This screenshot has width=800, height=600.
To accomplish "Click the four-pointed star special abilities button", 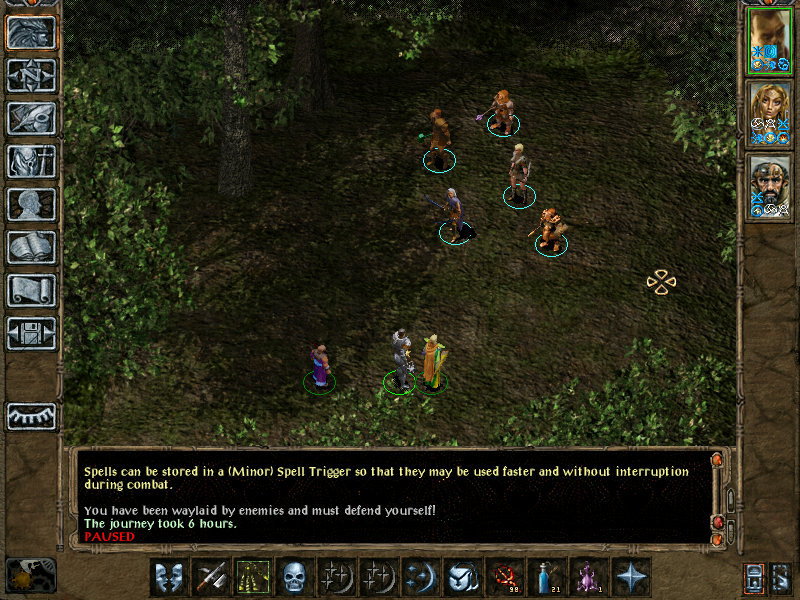I will click(631, 577).
